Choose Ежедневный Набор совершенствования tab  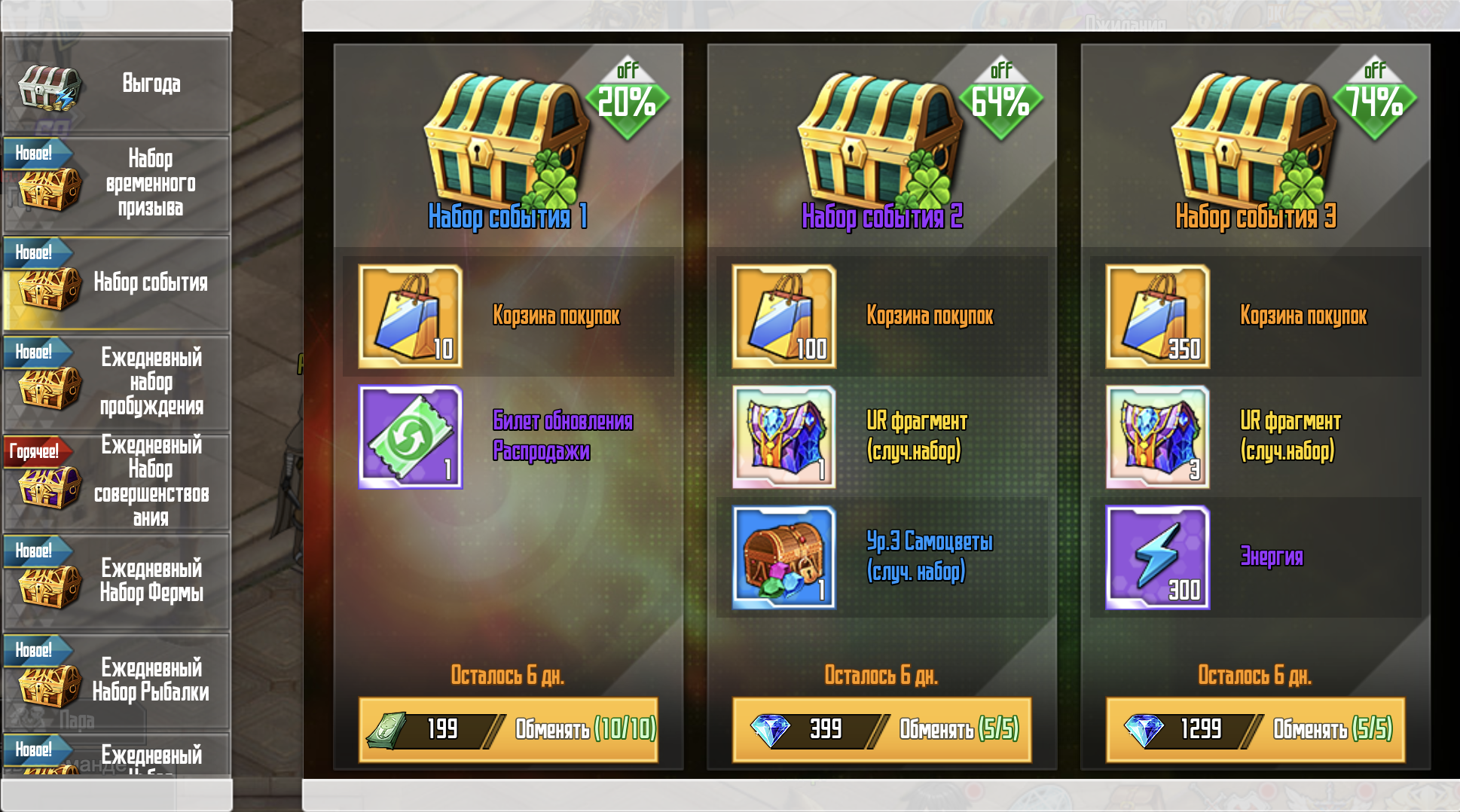117,481
